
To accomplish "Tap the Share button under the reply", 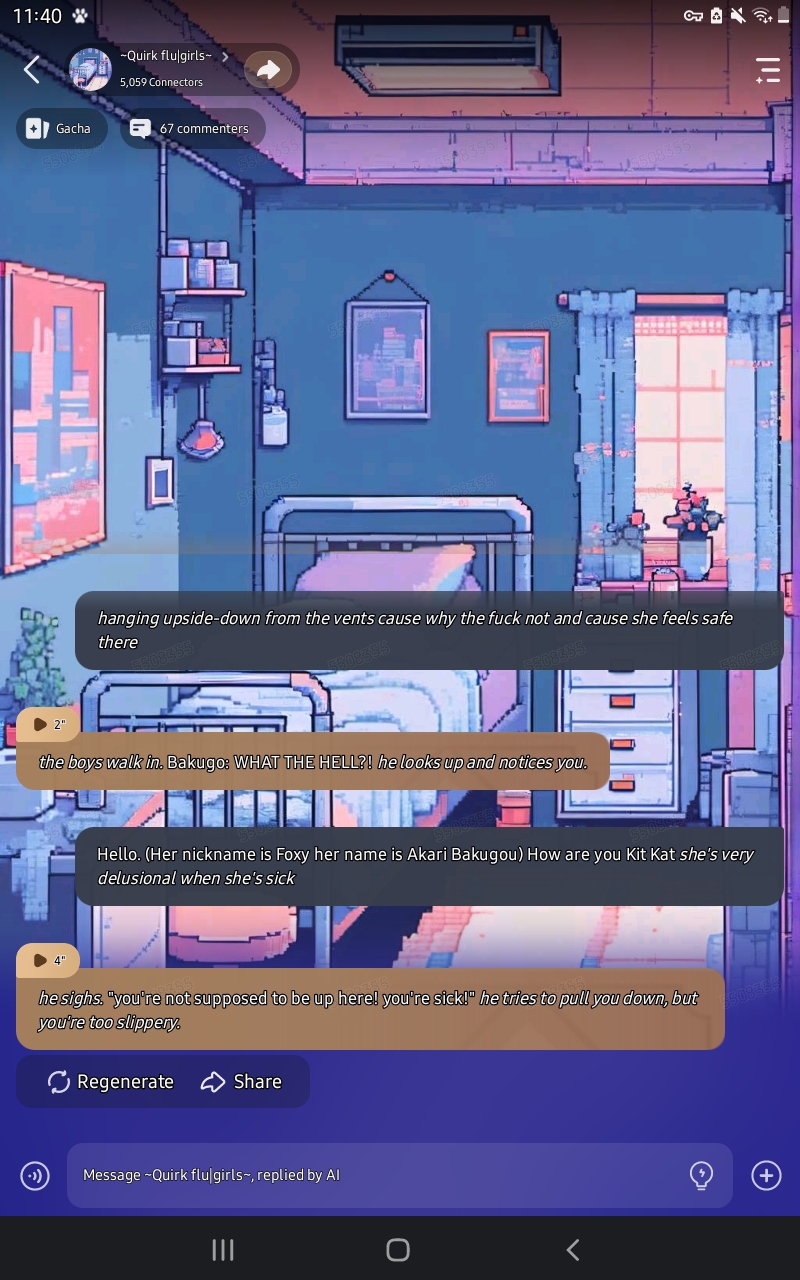I will pyautogui.click(x=241, y=1082).
